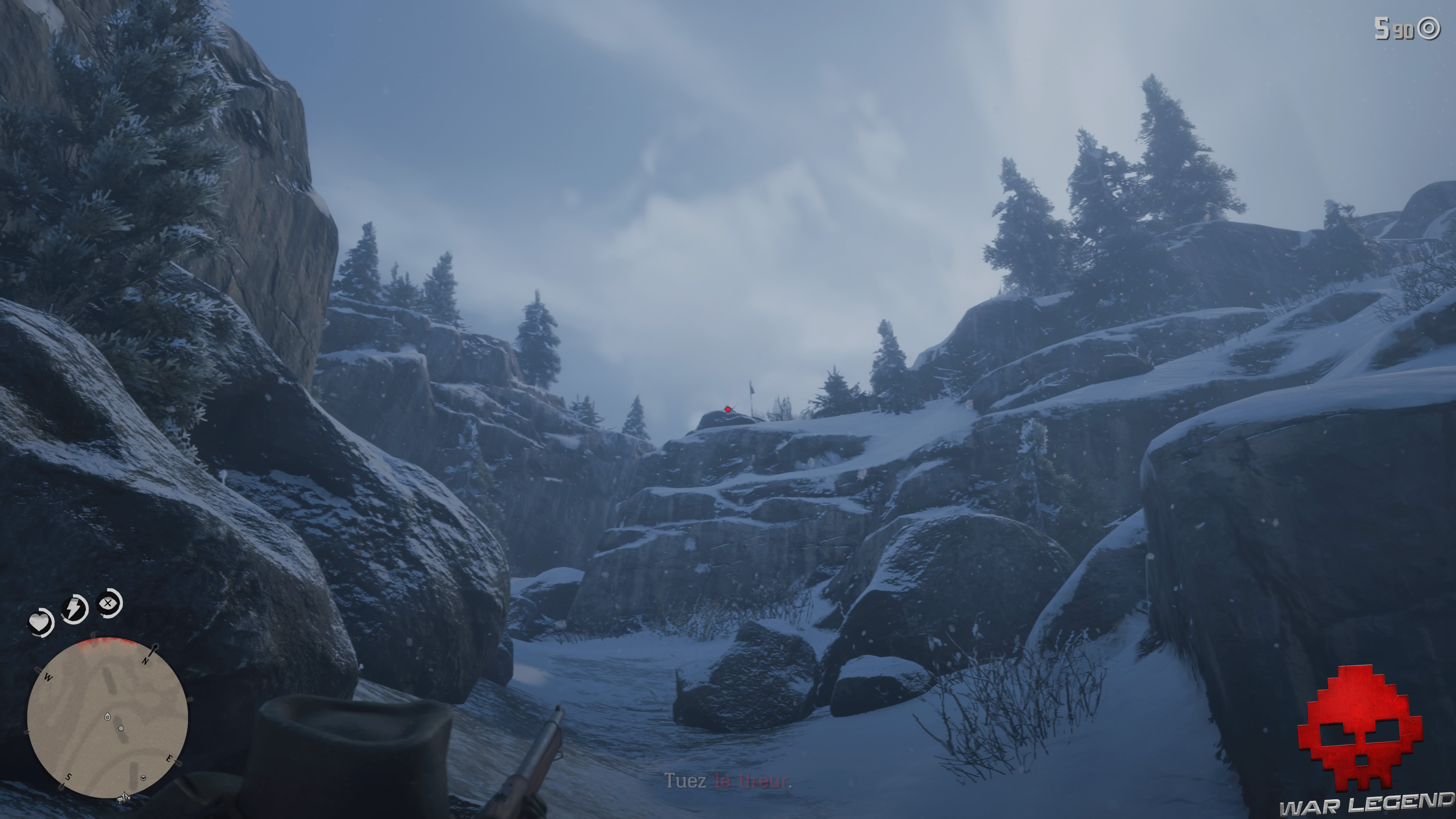This screenshot has height=819, width=1456.
Task: Toggle the red target marker on the distant rock
Action: 728,410
